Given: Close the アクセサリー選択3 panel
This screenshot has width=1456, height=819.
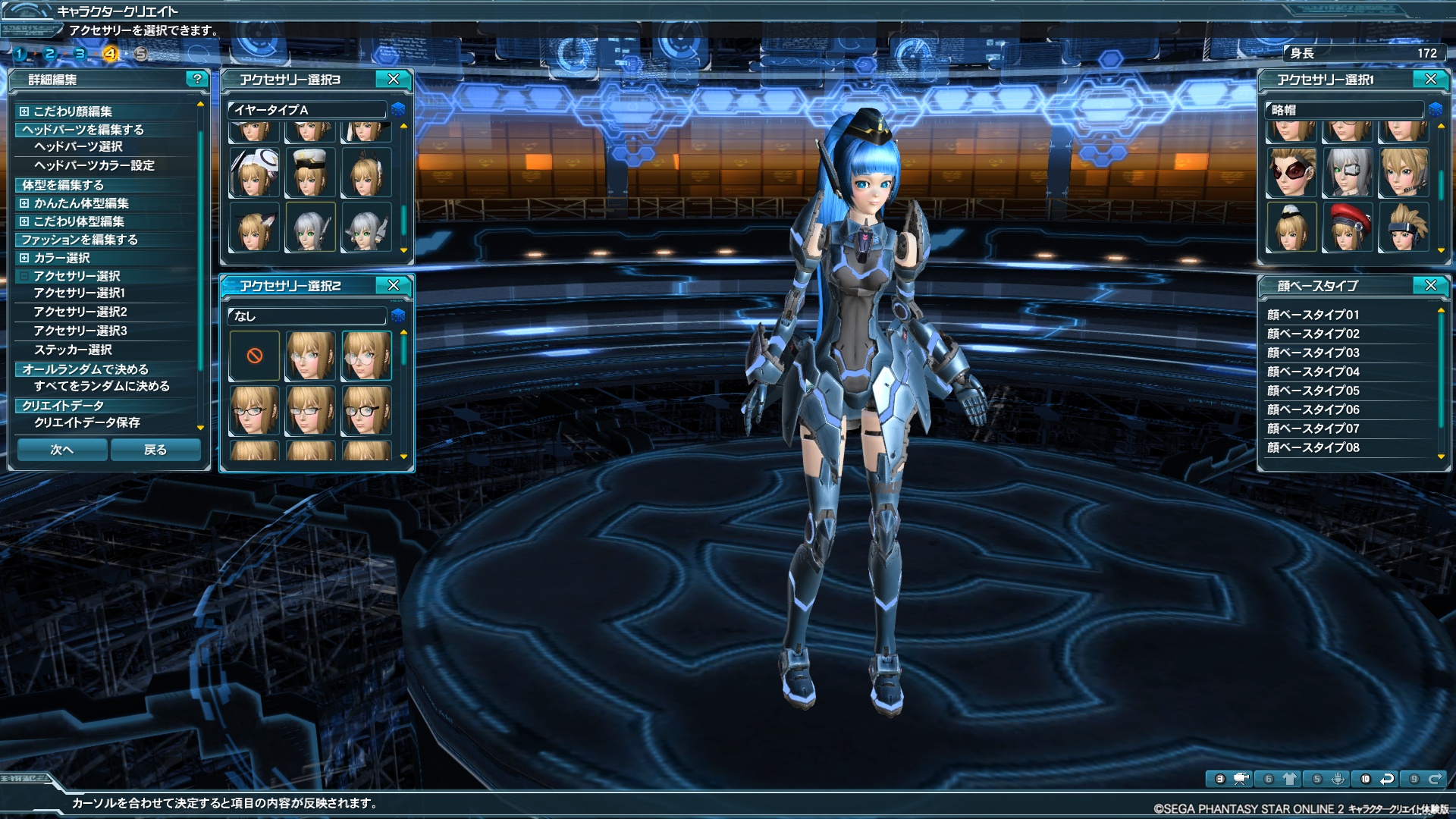Looking at the screenshot, I should coord(393,79).
